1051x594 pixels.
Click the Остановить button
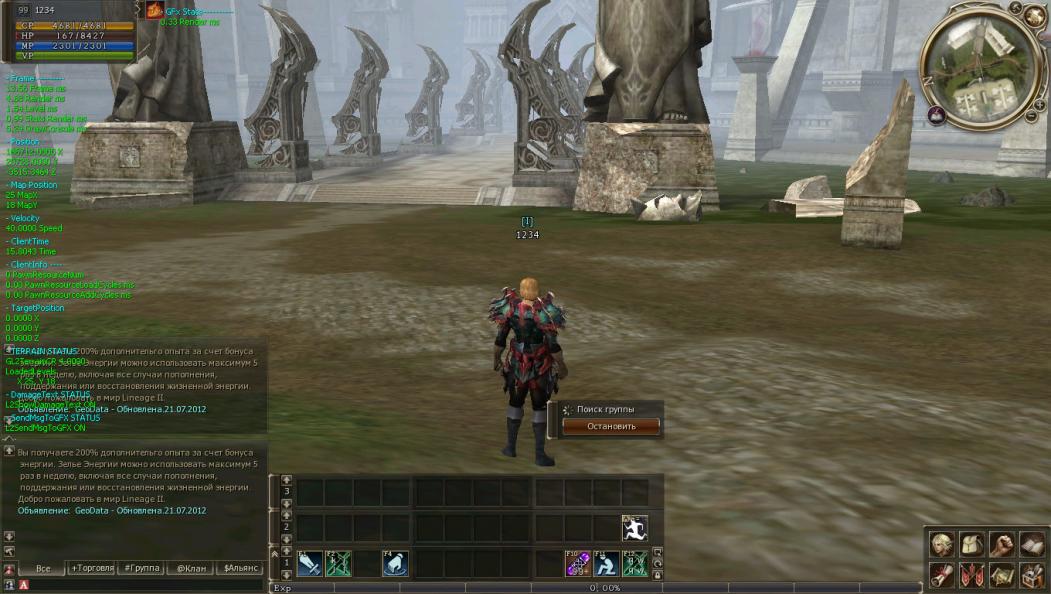click(x=611, y=426)
